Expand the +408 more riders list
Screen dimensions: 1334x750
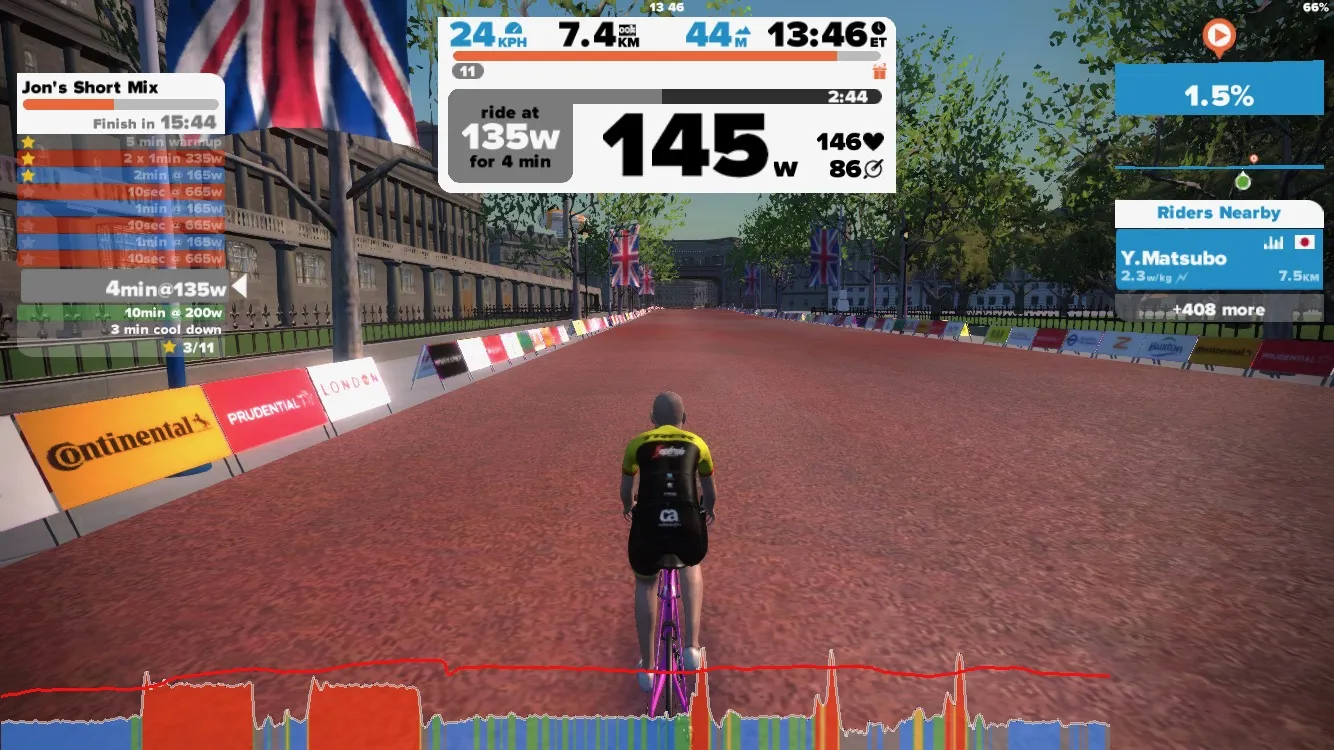(1218, 310)
